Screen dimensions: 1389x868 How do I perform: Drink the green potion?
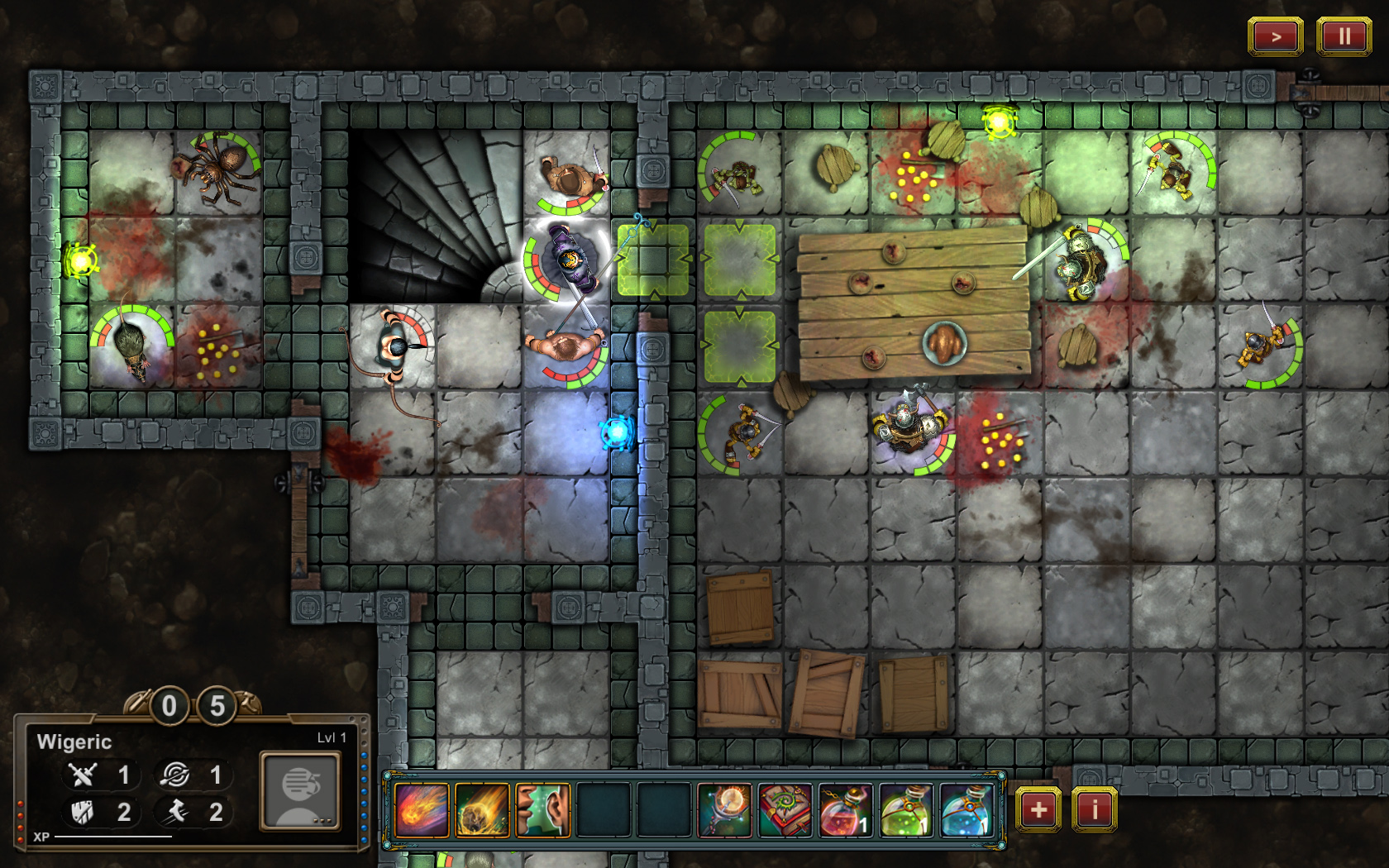click(906, 810)
